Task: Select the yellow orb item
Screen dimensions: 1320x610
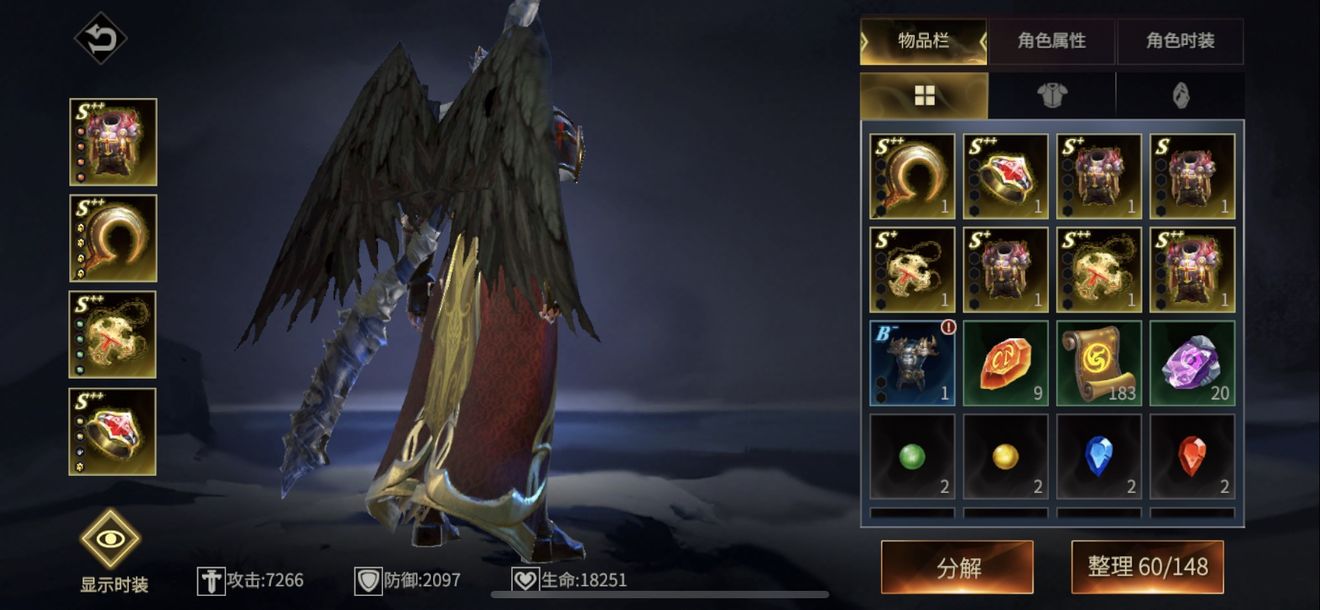Action: coord(1006,456)
